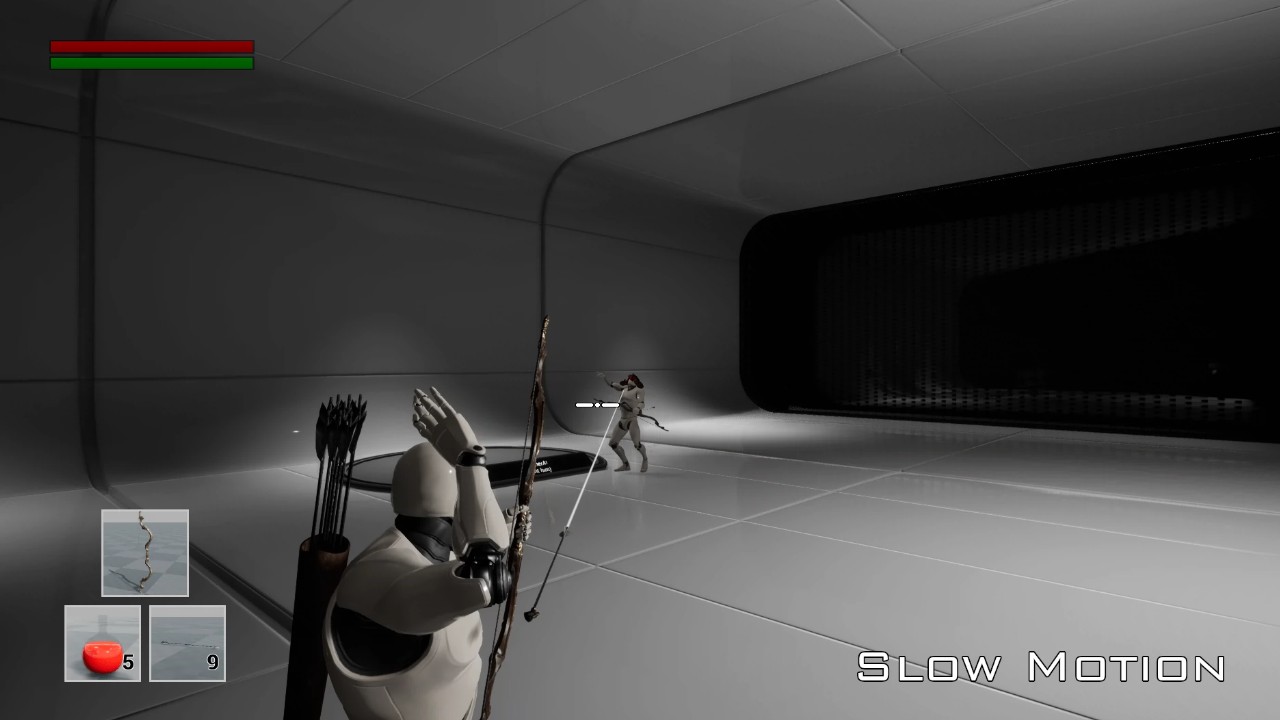Click the green stamina bar
The image size is (1280, 720).
pyautogui.click(x=150, y=62)
